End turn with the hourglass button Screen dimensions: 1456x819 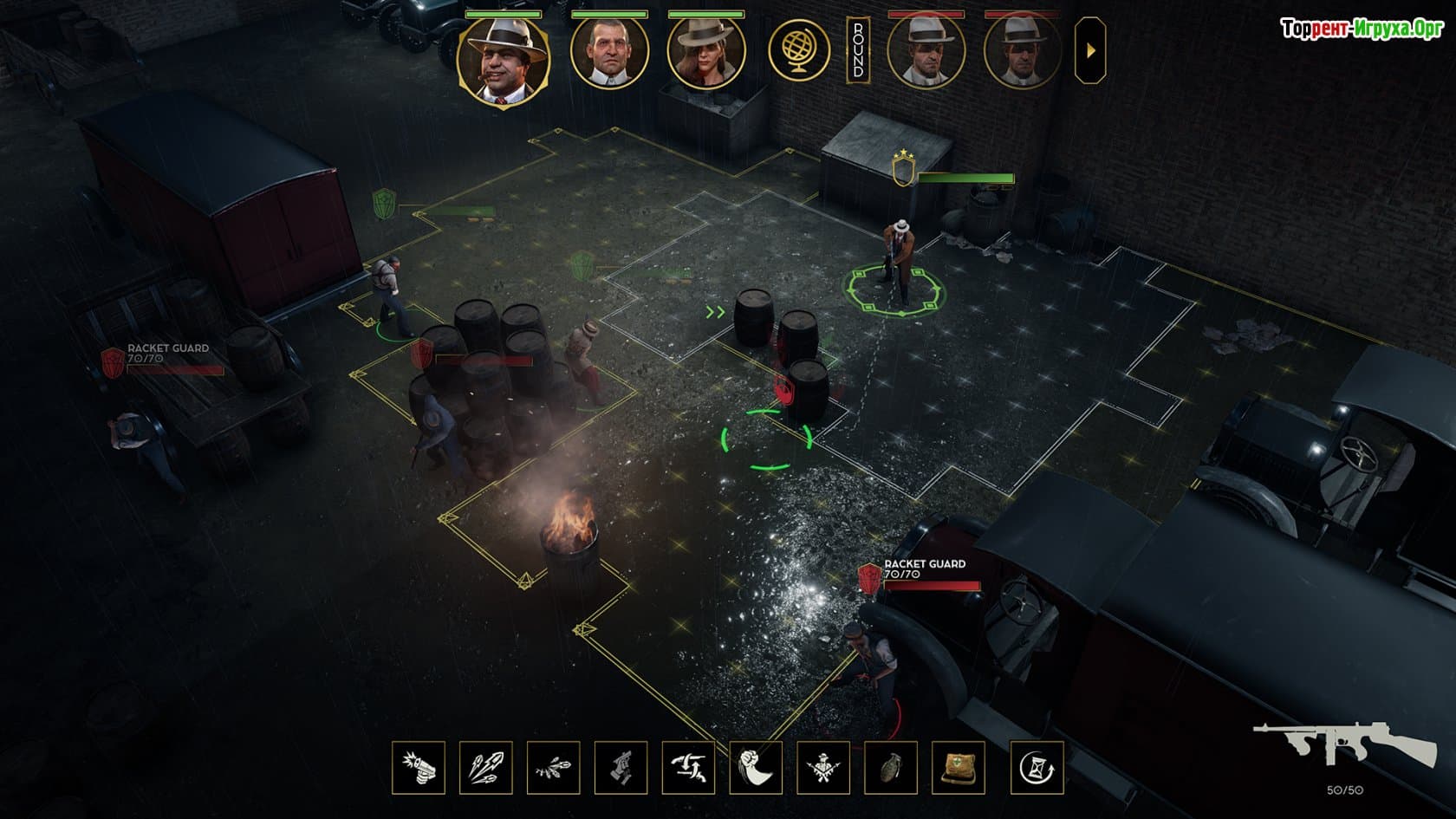[1037, 768]
